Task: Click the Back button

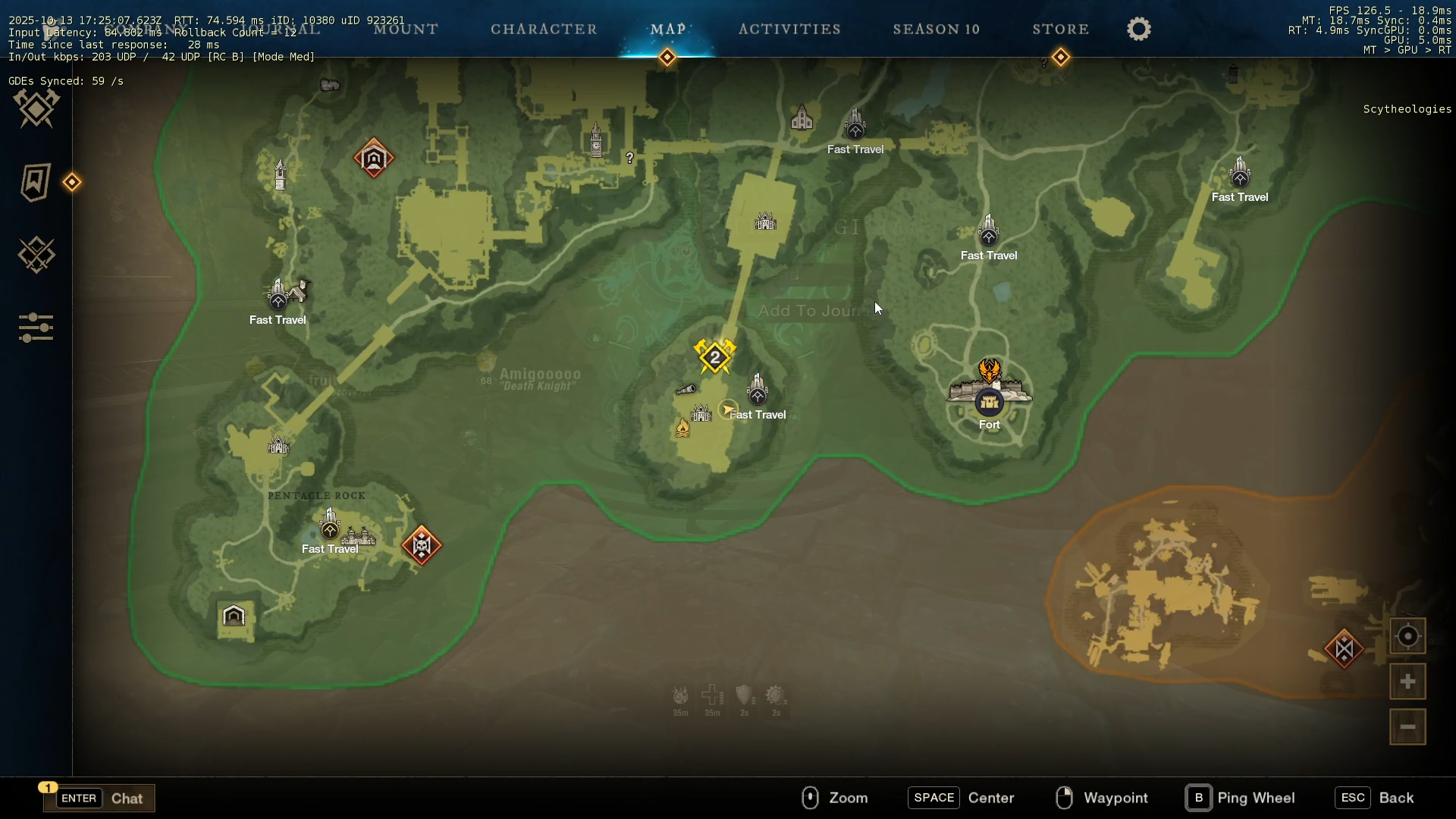Action: [1376, 798]
